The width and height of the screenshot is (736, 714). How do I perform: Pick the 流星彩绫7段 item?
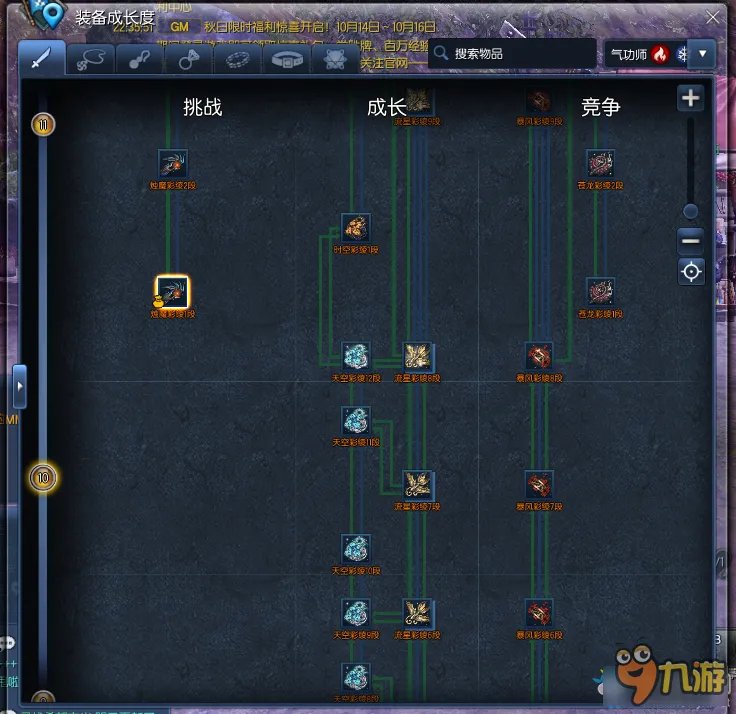click(x=417, y=486)
